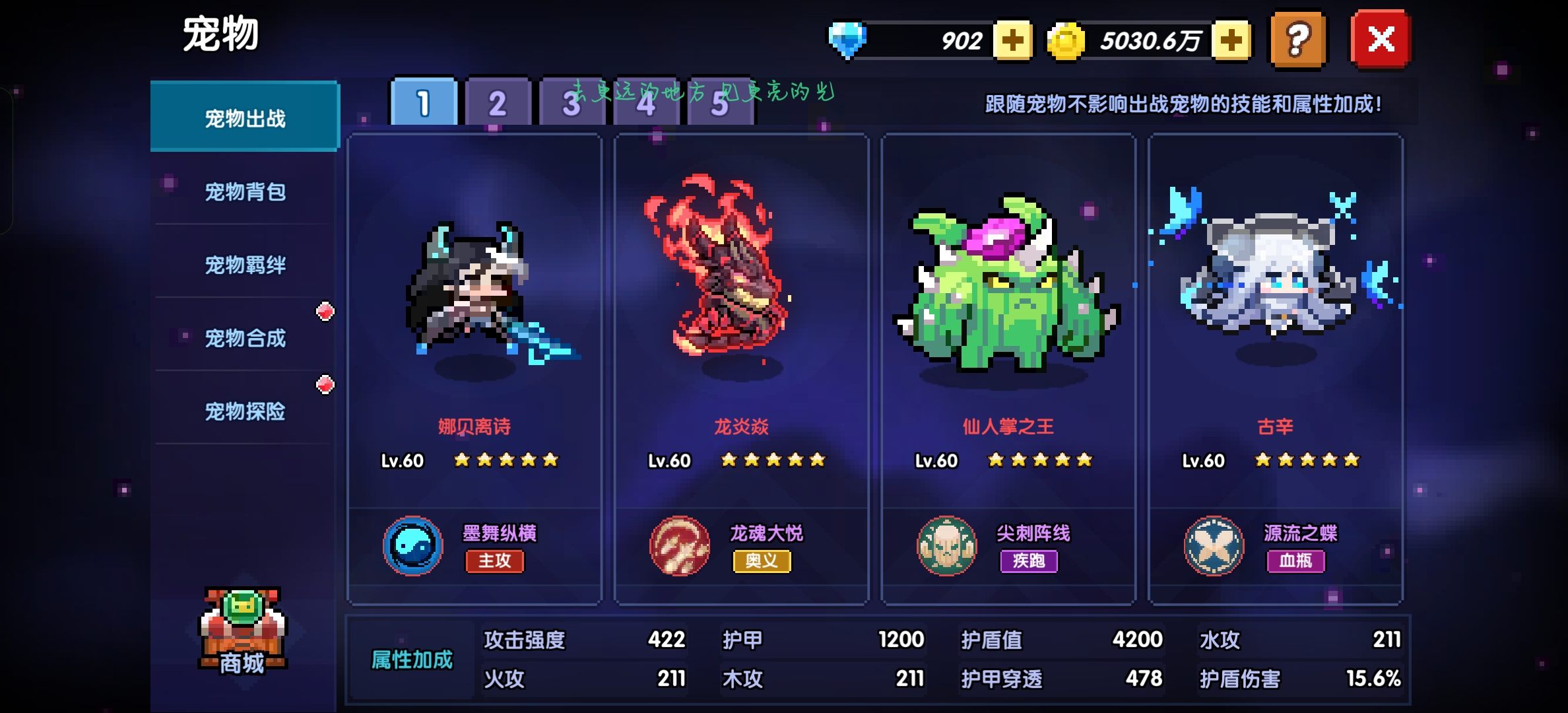Screen dimensions: 1568x713
Task: Open the 宠物背包 pet bag
Action: [x=245, y=192]
